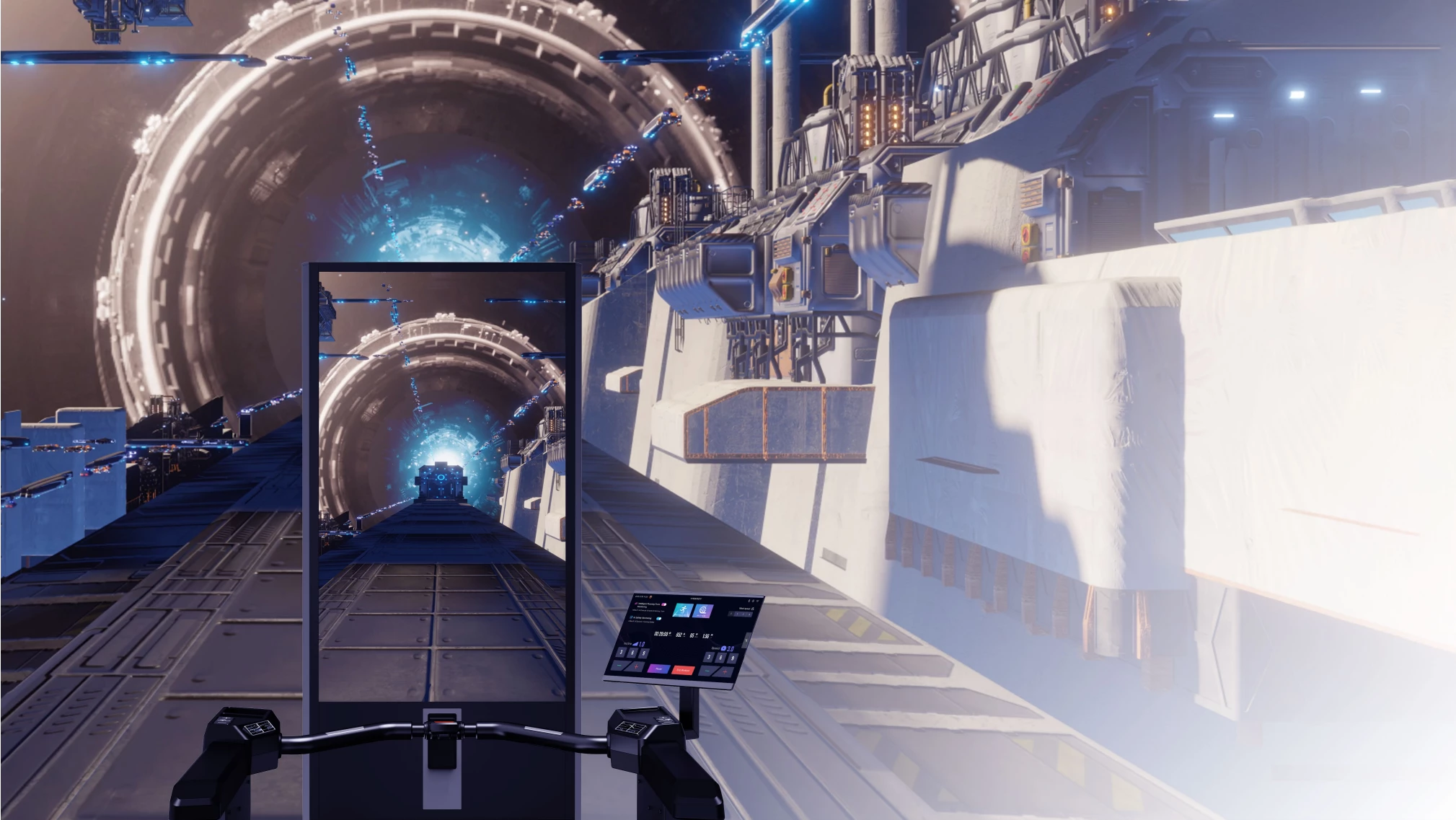1456x820 pixels.
Task: Toggle the Intelligent Running Form Monitoring switch
Action: pyautogui.click(x=664, y=604)
